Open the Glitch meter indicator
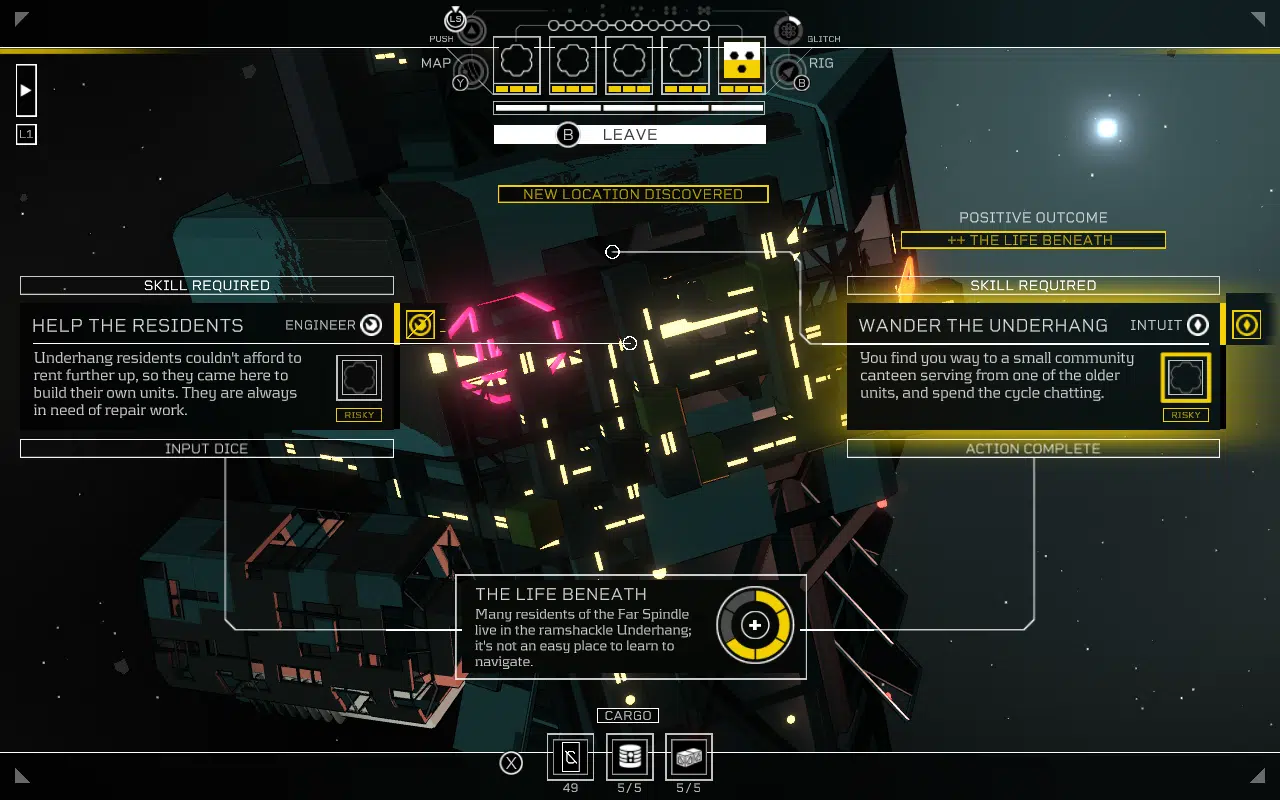 click(x=788, y=29)
